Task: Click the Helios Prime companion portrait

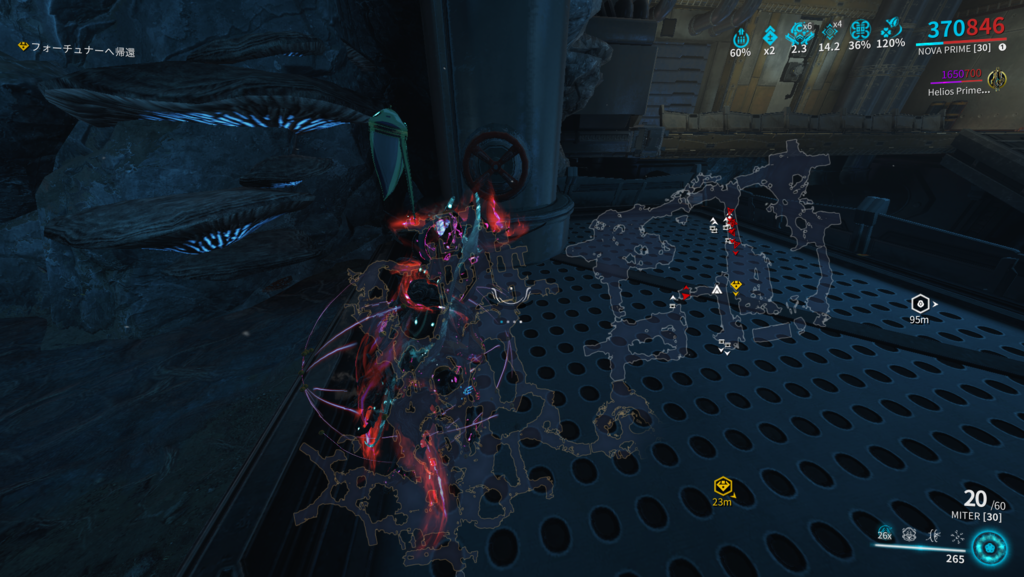Action: (x=996, y=79)
